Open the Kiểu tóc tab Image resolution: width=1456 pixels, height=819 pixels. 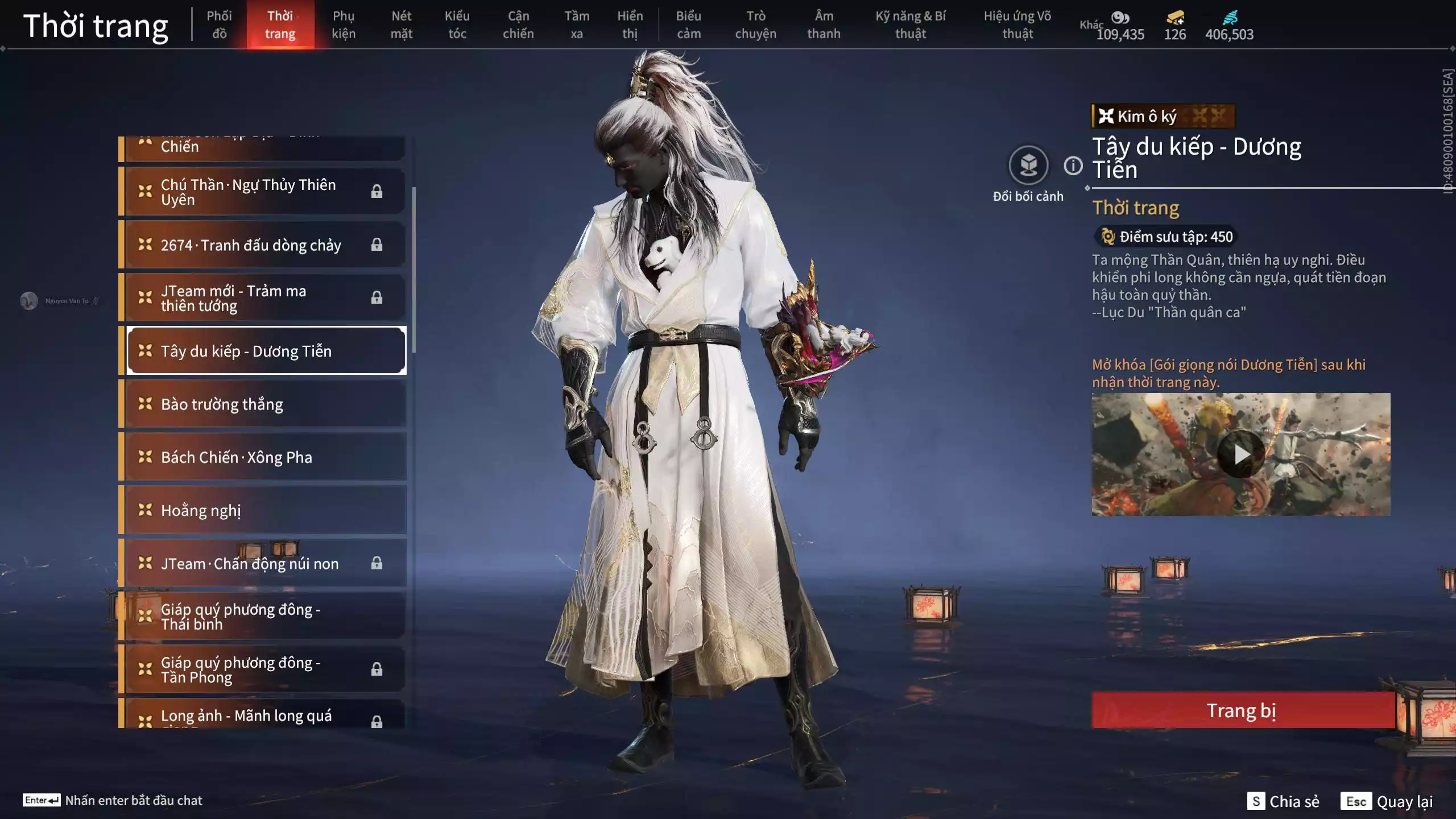[457, 25]
